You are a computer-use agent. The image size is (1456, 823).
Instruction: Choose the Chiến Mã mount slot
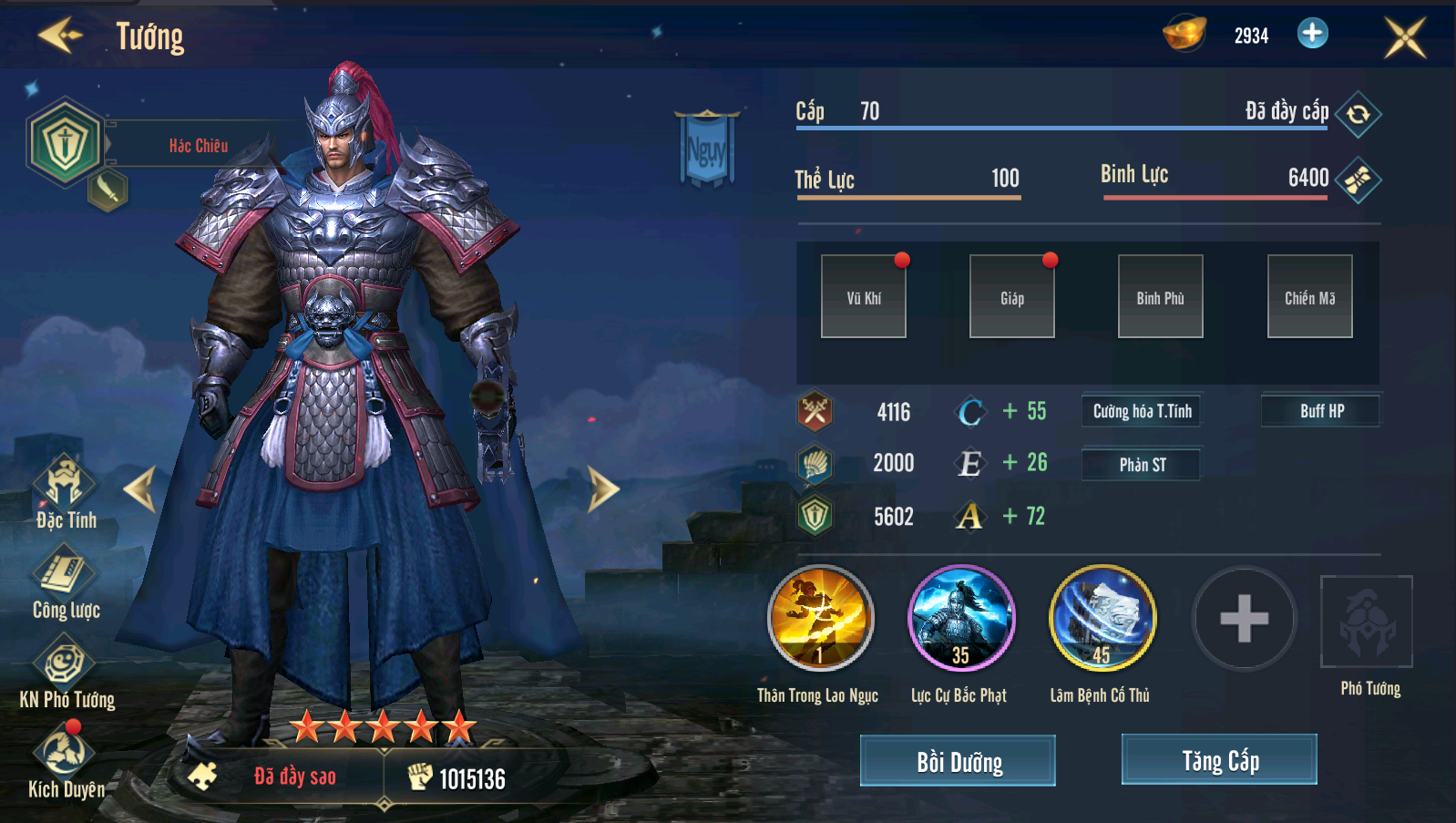(1309, 296)
